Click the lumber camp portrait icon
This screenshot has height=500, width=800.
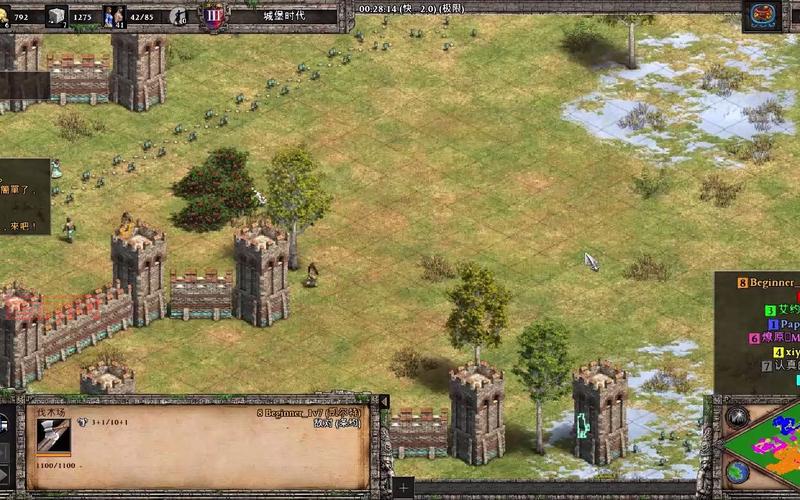pyautogui.click(x=53, y=434)
